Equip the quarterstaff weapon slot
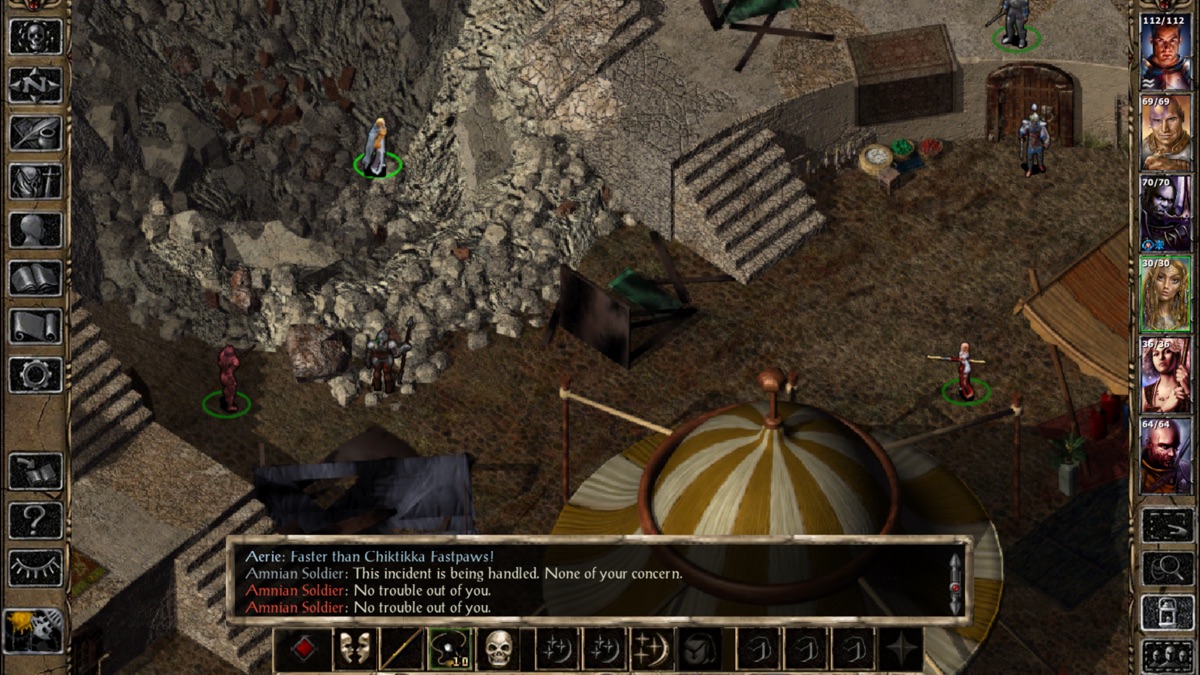This screenshot has height=675, width=1200. [401, 649]
